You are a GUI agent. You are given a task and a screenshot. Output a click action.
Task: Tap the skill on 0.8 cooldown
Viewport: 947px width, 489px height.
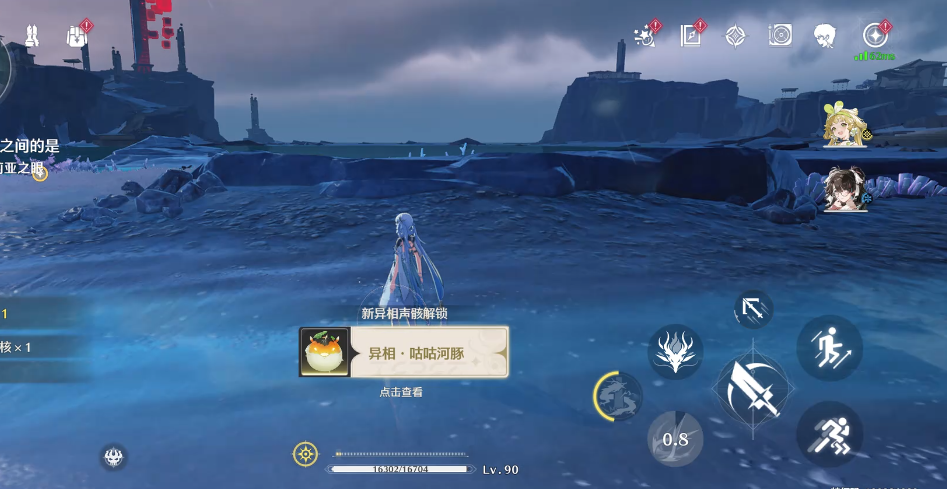[x=675, y=439]
